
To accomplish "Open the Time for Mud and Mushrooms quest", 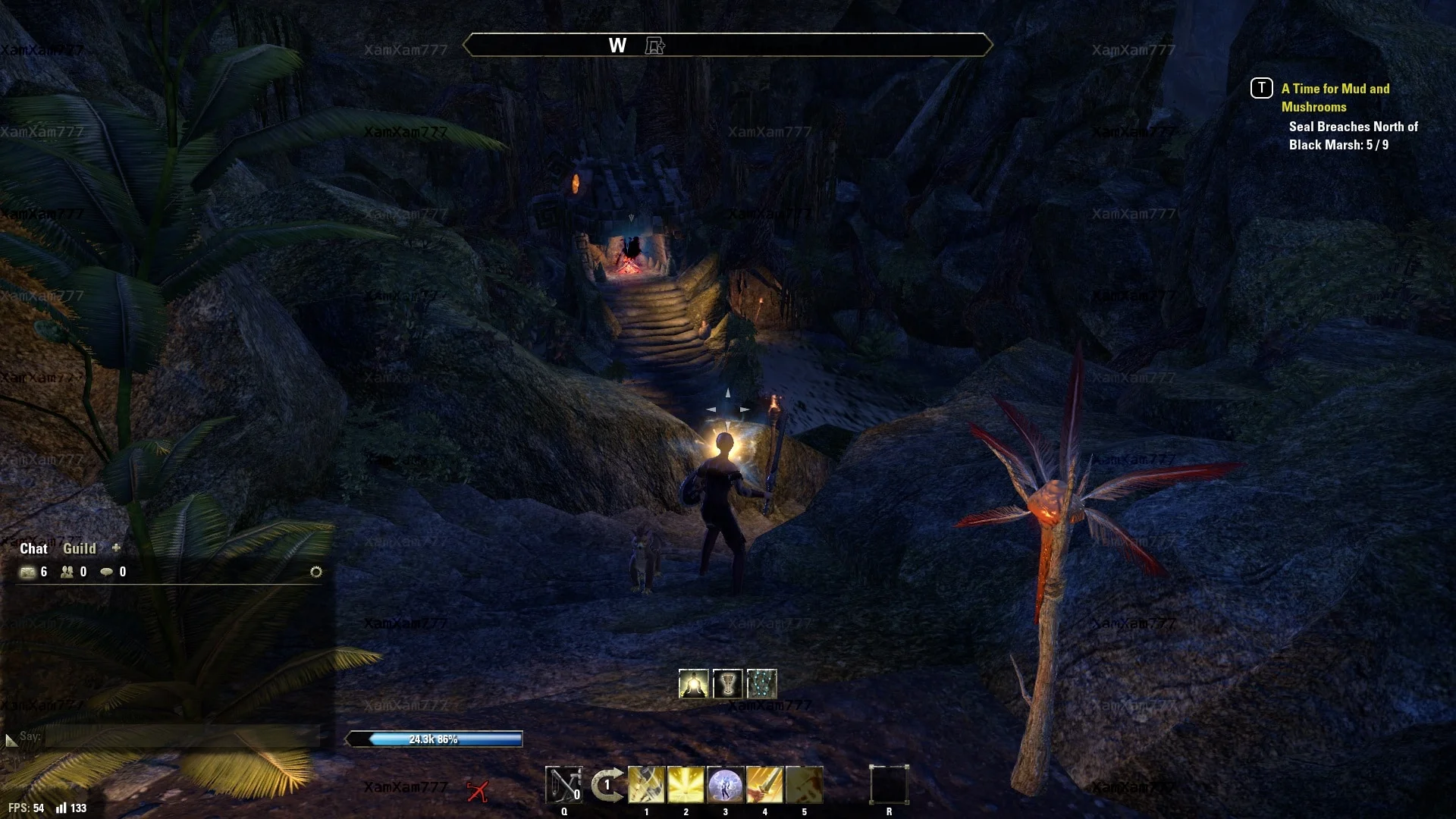I will point(1335,97).
